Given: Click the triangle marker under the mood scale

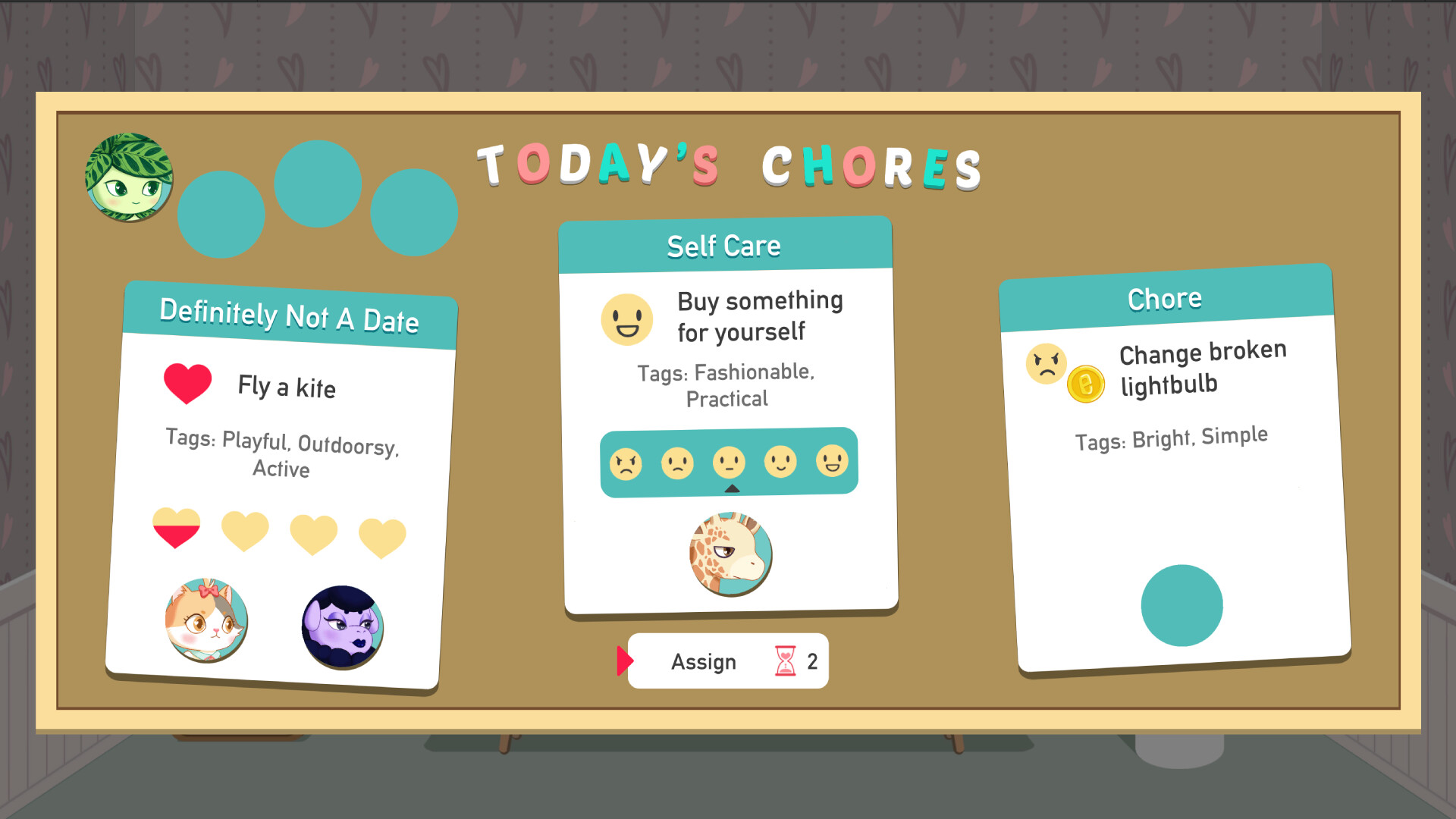Looking at the screenshot, I should 731,489.
